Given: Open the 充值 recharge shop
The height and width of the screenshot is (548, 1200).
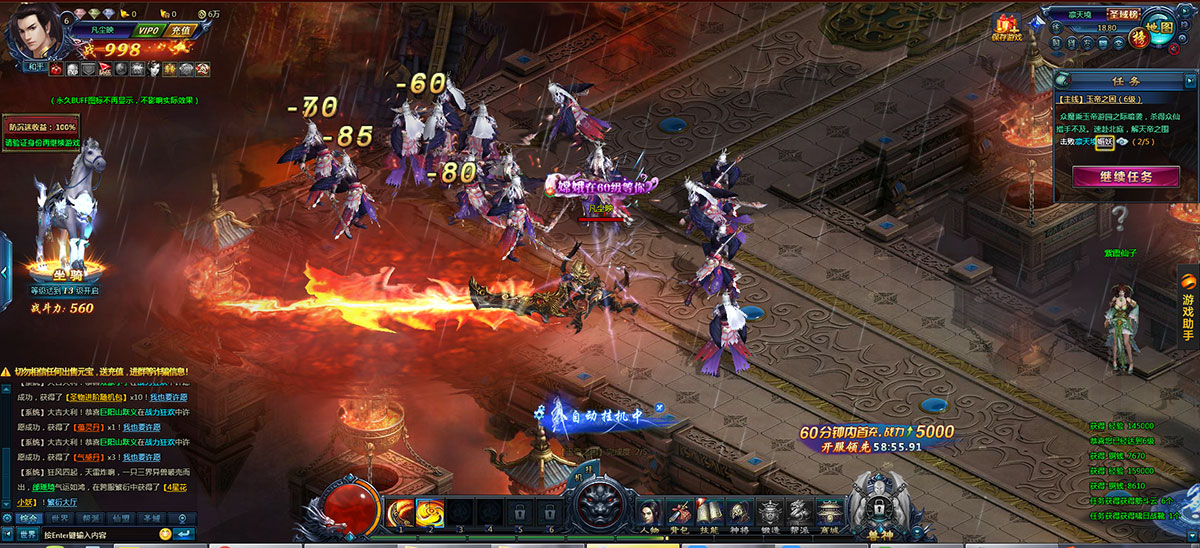Looking at the screenshot, I should (180, 30).
